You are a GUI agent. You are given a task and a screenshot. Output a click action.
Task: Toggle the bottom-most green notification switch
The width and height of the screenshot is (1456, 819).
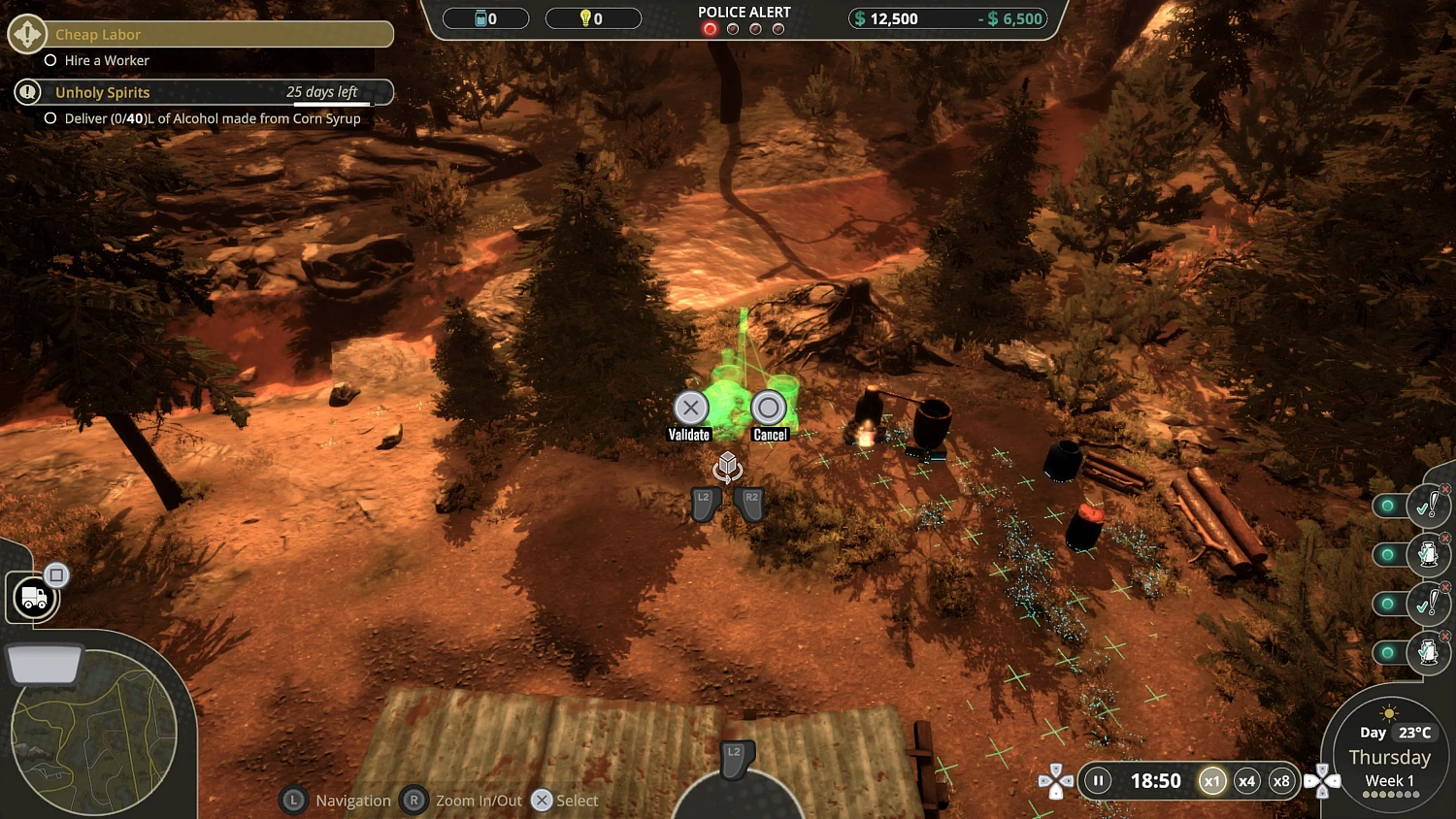1387,653
